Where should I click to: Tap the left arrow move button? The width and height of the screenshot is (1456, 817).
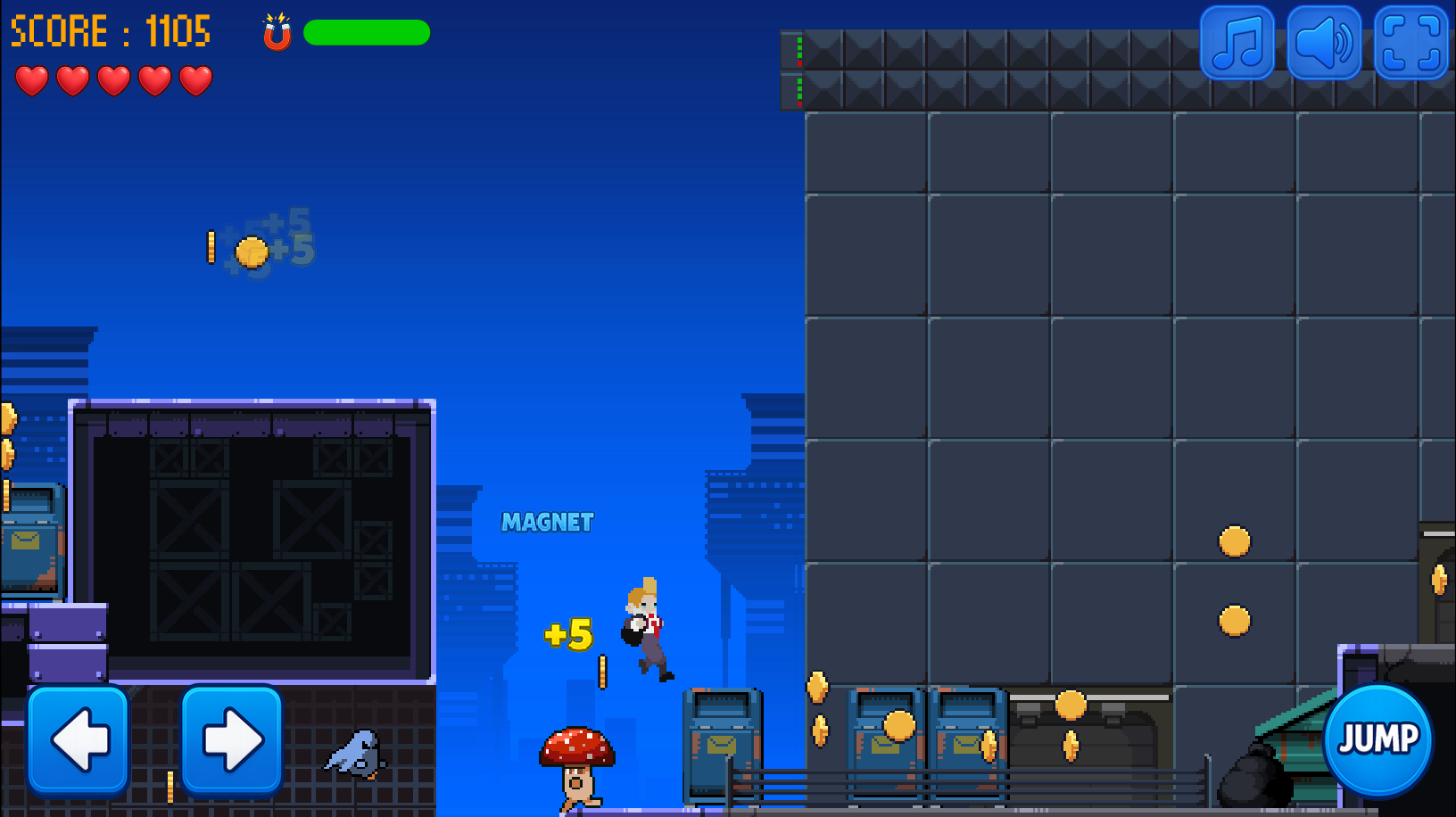pos(79,739)
